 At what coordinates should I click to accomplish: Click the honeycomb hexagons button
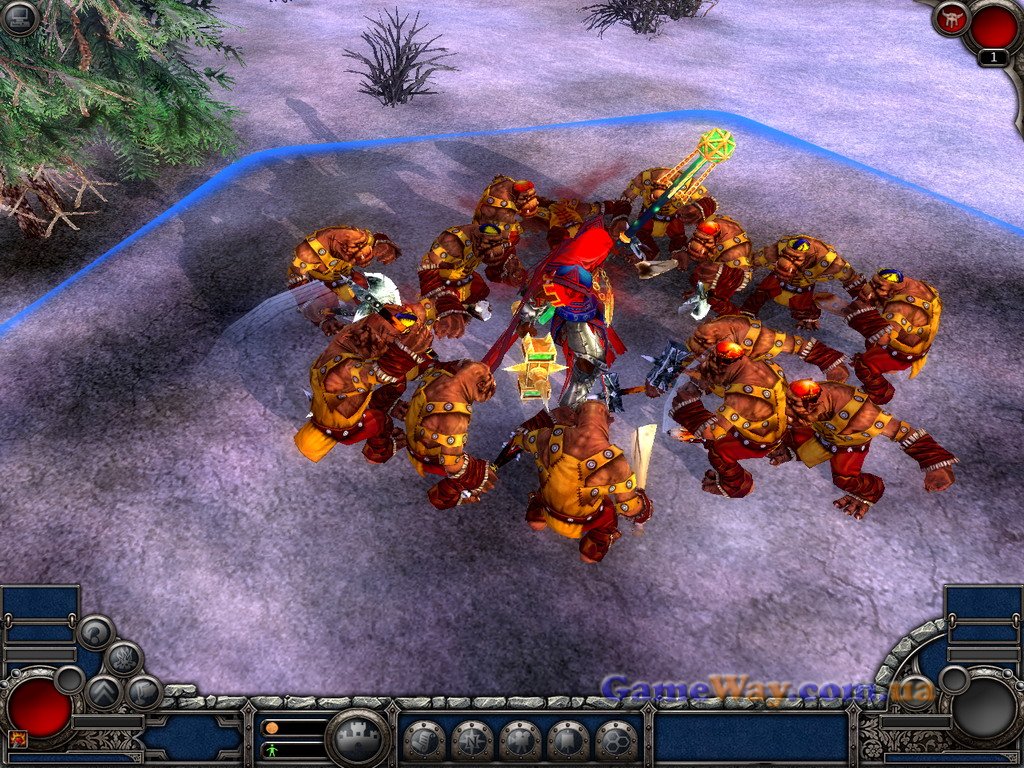(616, 741)
